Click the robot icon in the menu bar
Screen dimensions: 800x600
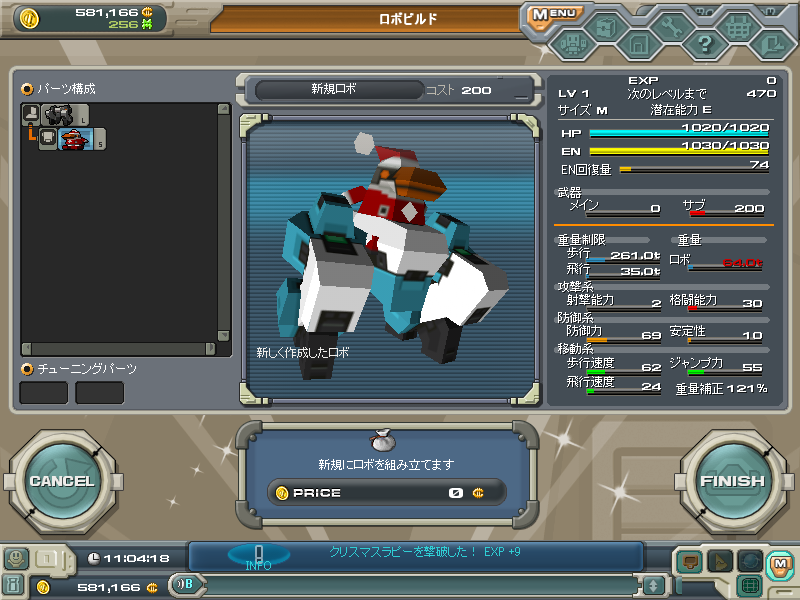[x=572, y=43]
